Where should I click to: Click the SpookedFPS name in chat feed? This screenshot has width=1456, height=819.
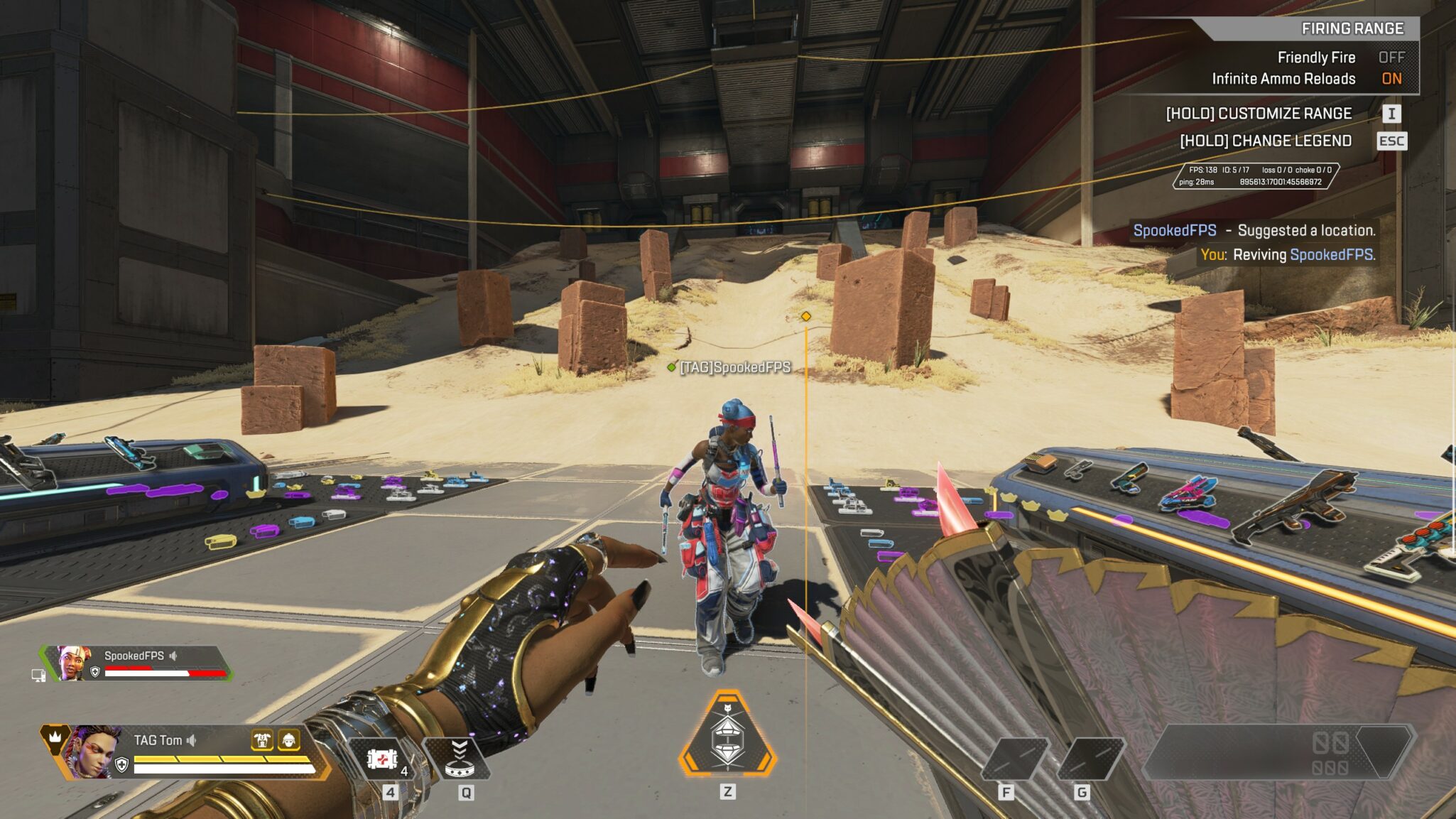(x=1174, y=230)
